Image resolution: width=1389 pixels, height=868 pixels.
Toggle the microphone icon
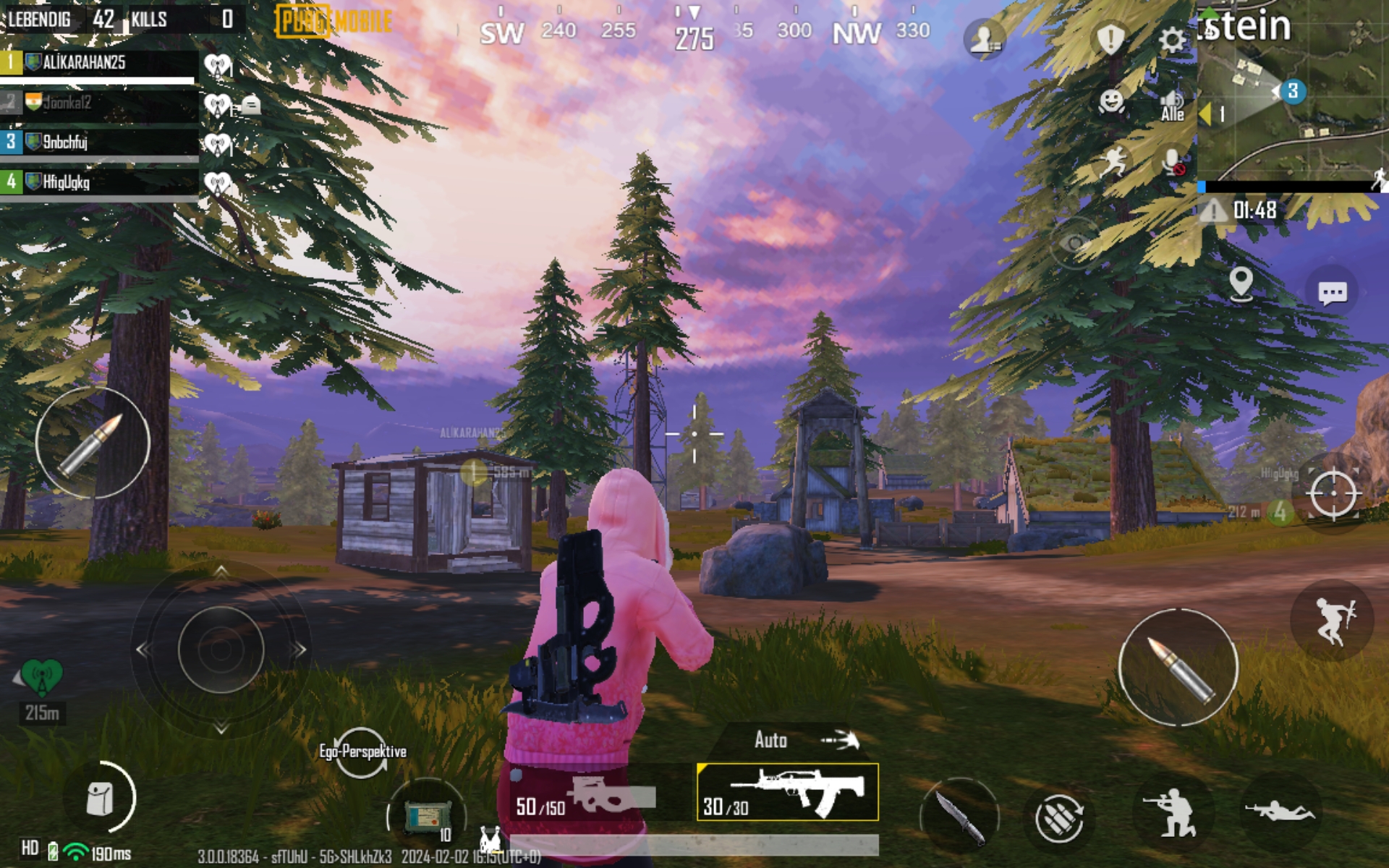click(1172, 162)
